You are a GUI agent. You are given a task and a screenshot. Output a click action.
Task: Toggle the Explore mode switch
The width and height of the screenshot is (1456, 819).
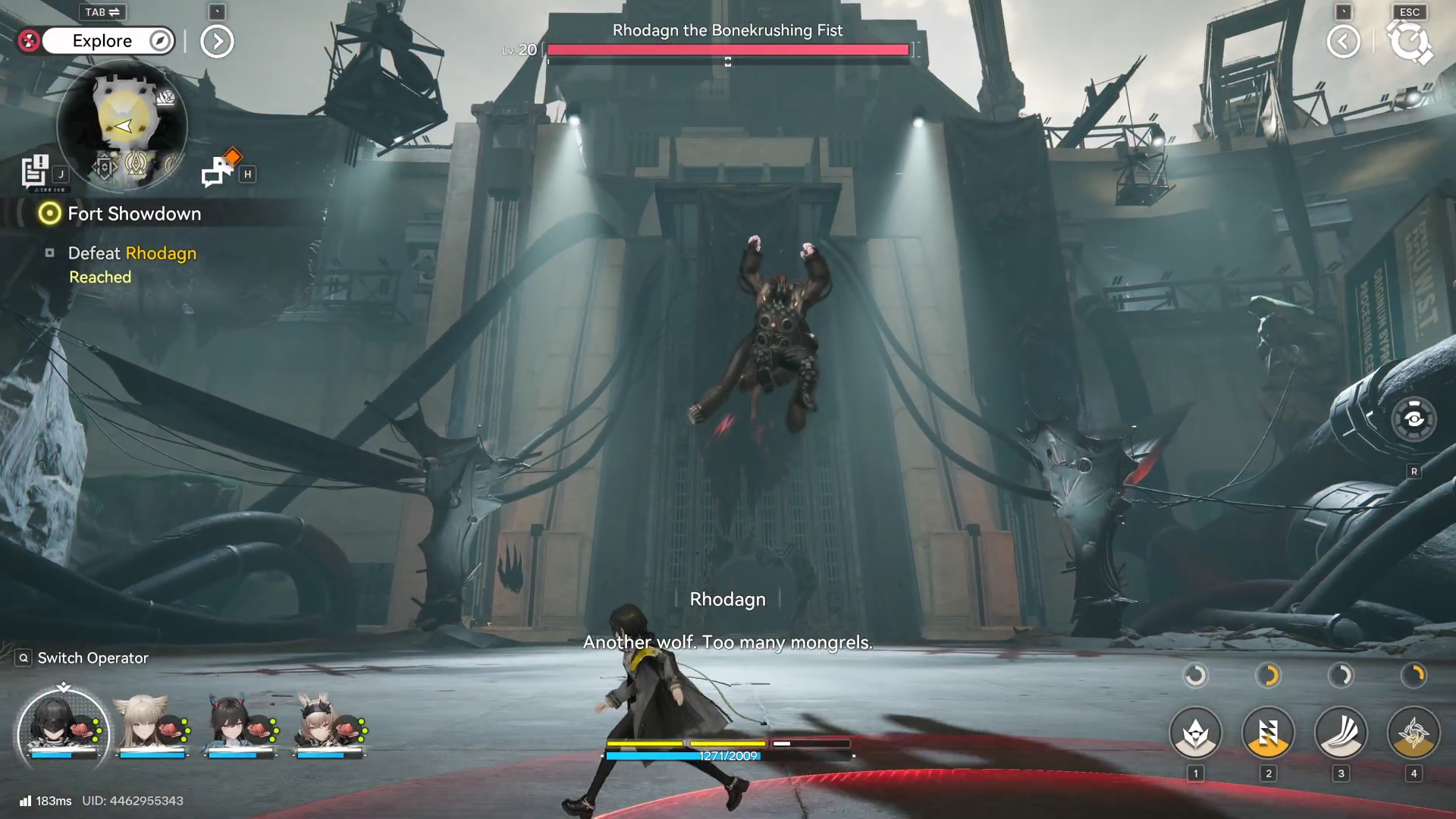click(x=108, y=41)
